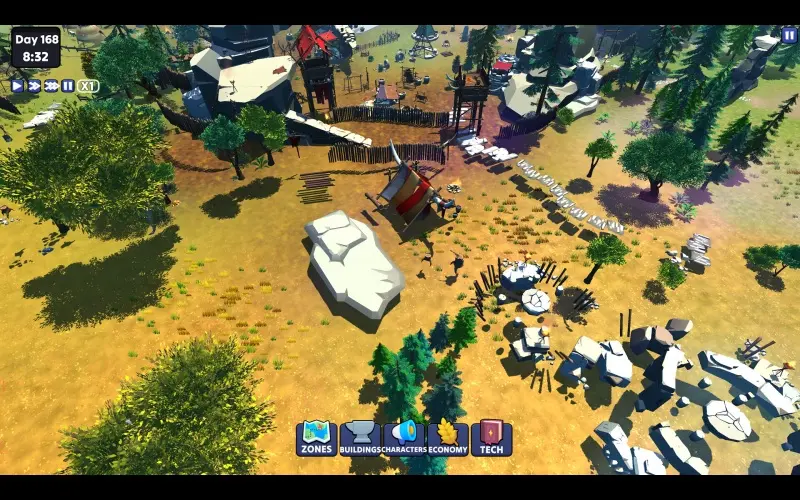Screen dimensions: 800x500
Task: Open the Buildings anvil menu
Action: point(360,437)
